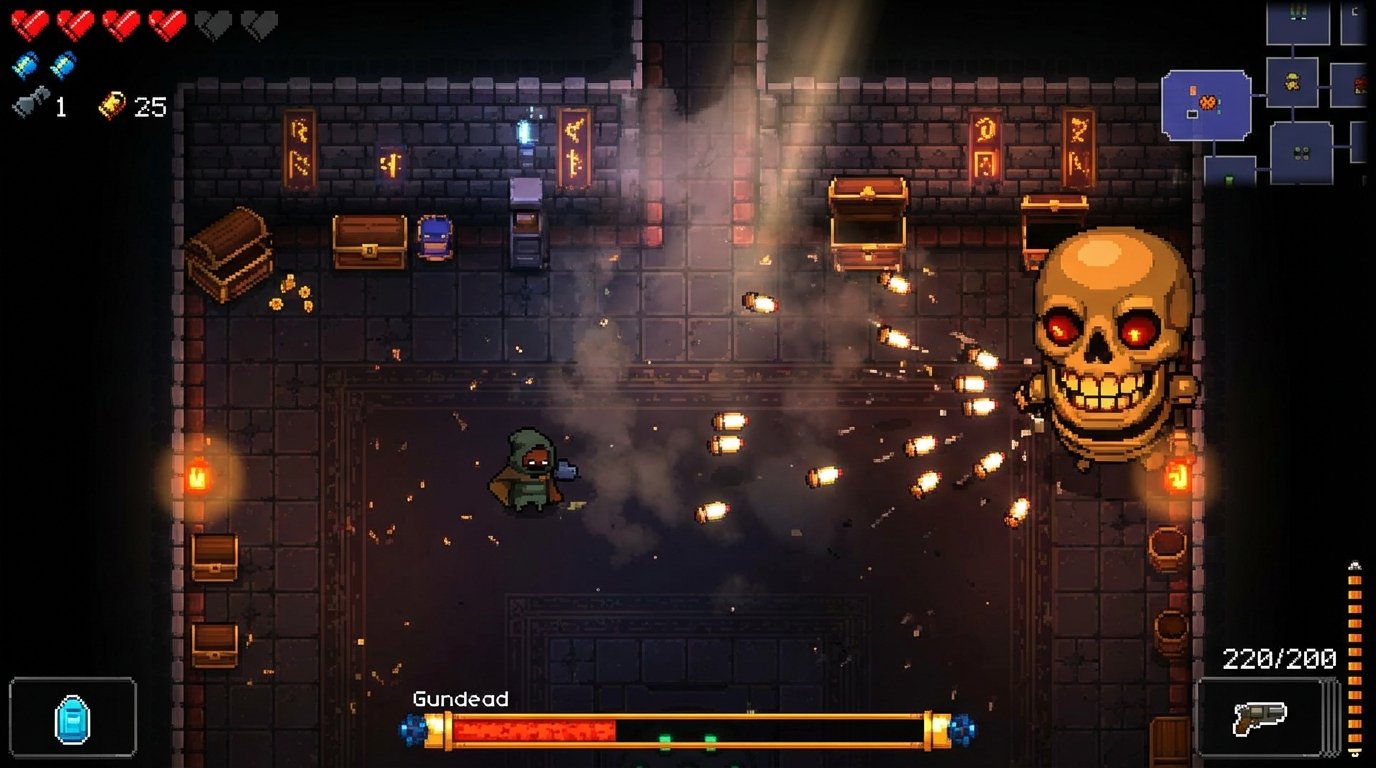1376x768 pixels.
Task: Click the 25 shell count text
Action: coord(150,105)
